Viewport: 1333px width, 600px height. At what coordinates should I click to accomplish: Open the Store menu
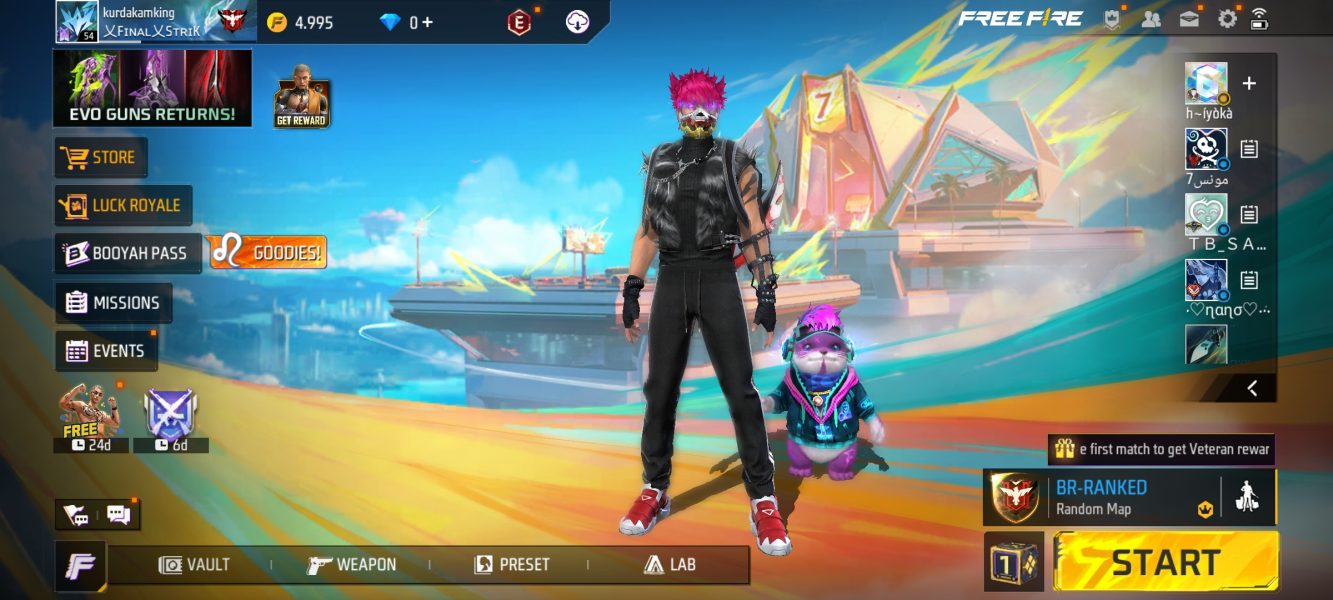click(x=101, y=158)
